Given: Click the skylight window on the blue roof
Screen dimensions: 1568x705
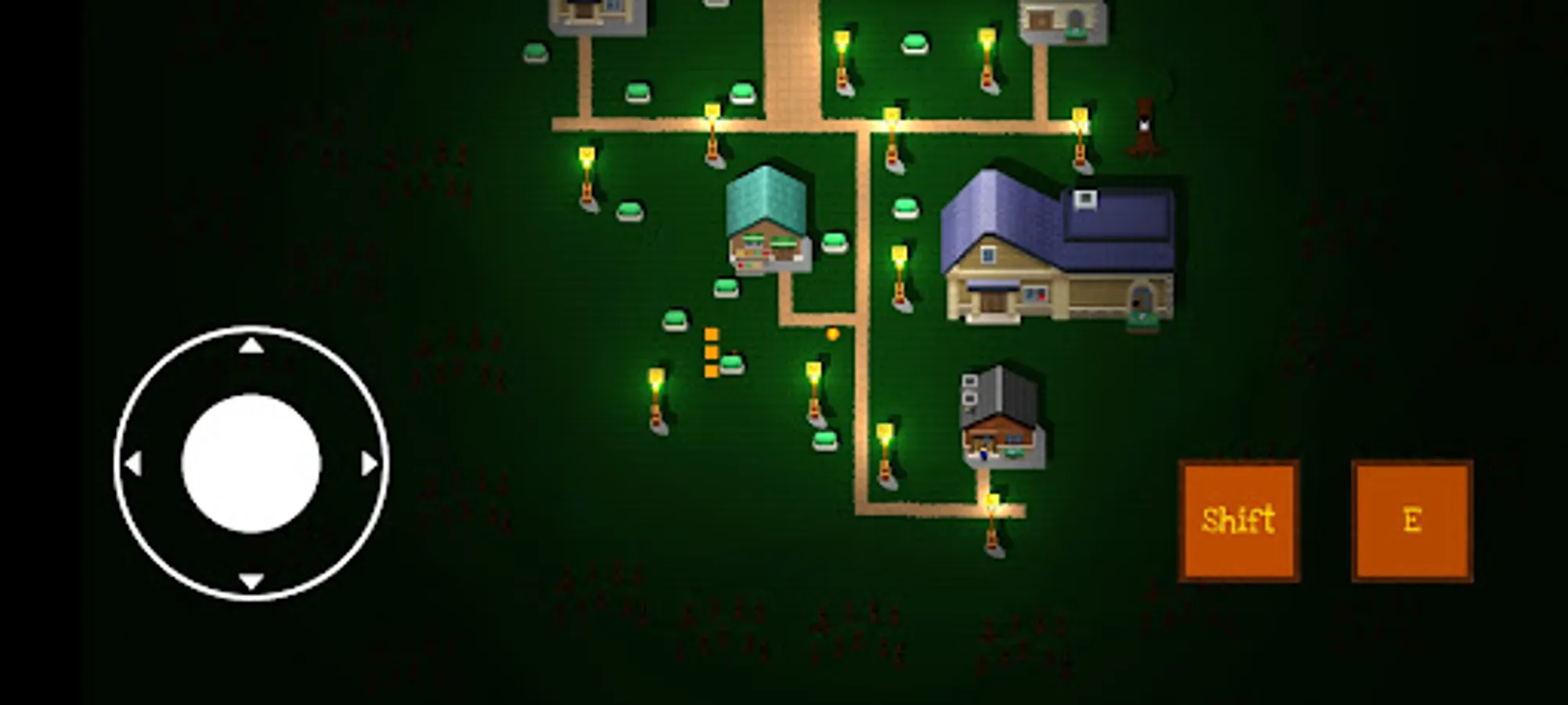Looking at the screenshot, I should [1086, 198].
